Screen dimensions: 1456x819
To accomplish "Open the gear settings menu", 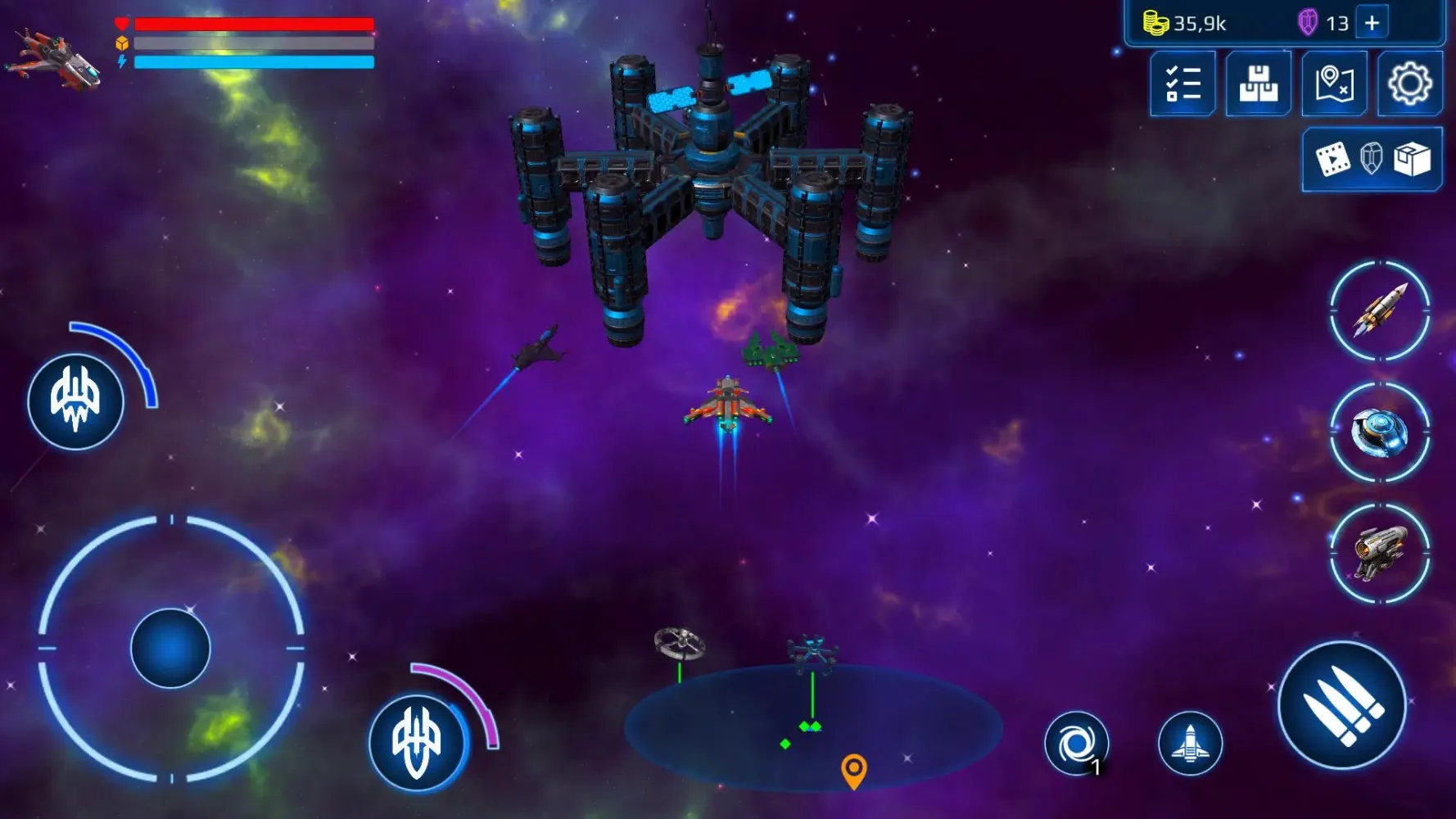I will [1409, 84].
